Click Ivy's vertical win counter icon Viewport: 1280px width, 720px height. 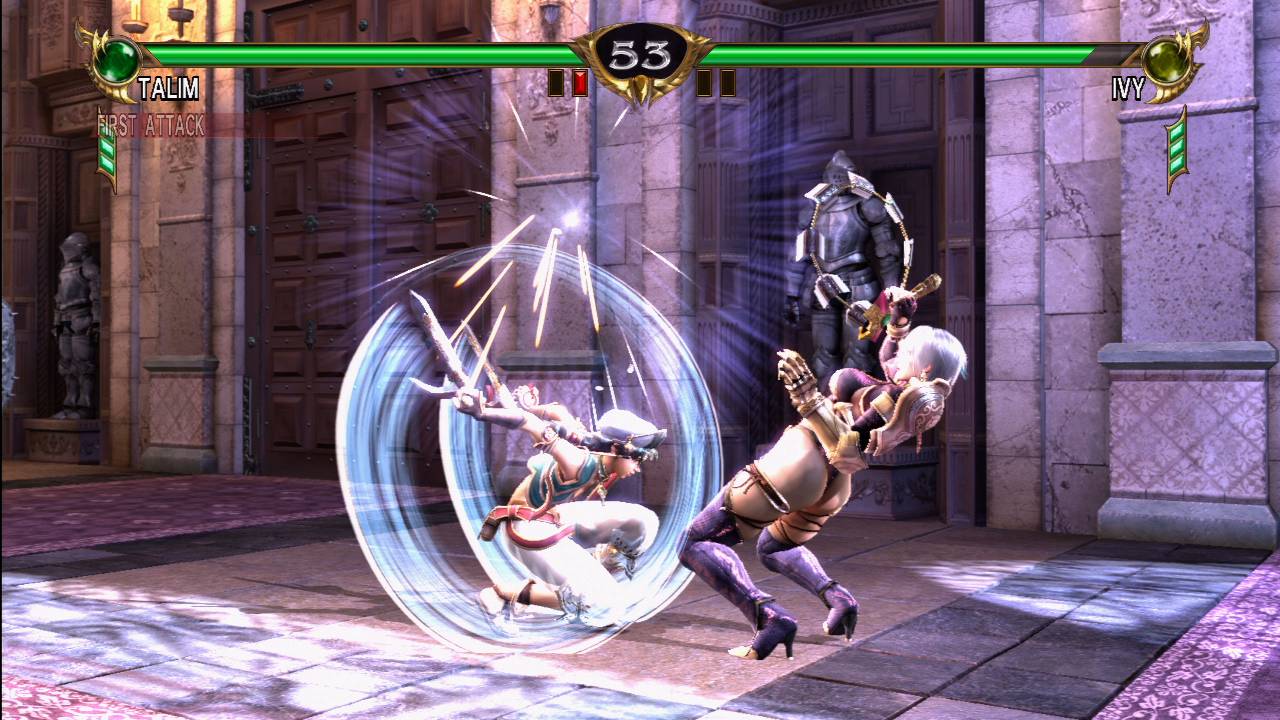point(1175,150)
